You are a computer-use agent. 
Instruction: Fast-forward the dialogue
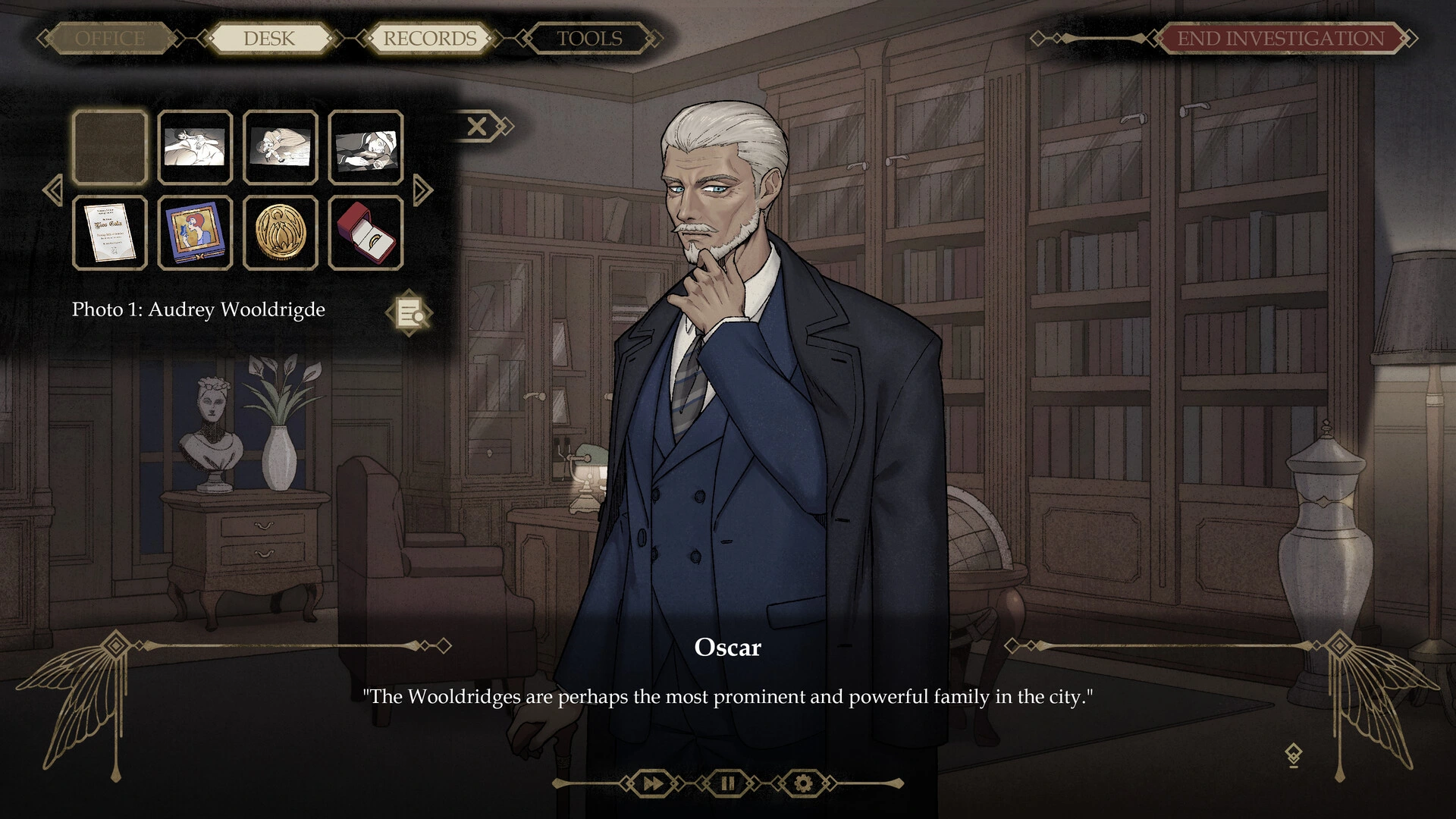[x=653, y=783]
